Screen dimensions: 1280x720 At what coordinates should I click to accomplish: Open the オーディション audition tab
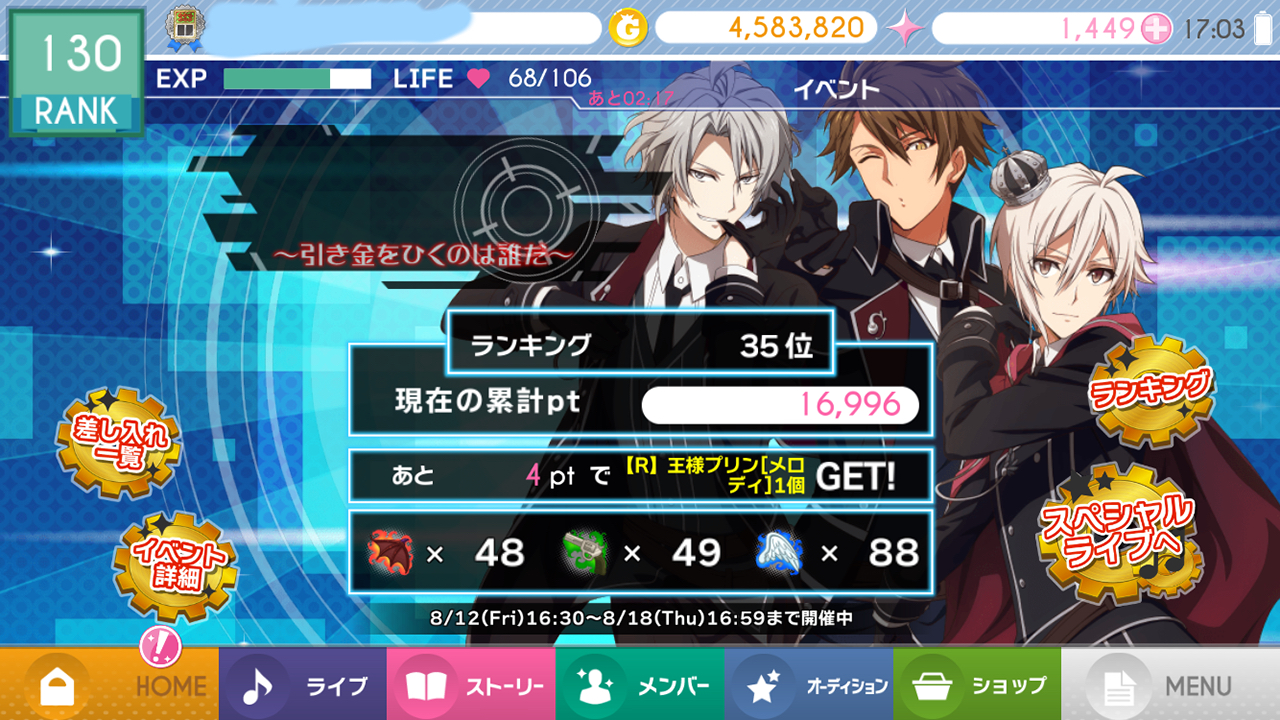point(808,685)
